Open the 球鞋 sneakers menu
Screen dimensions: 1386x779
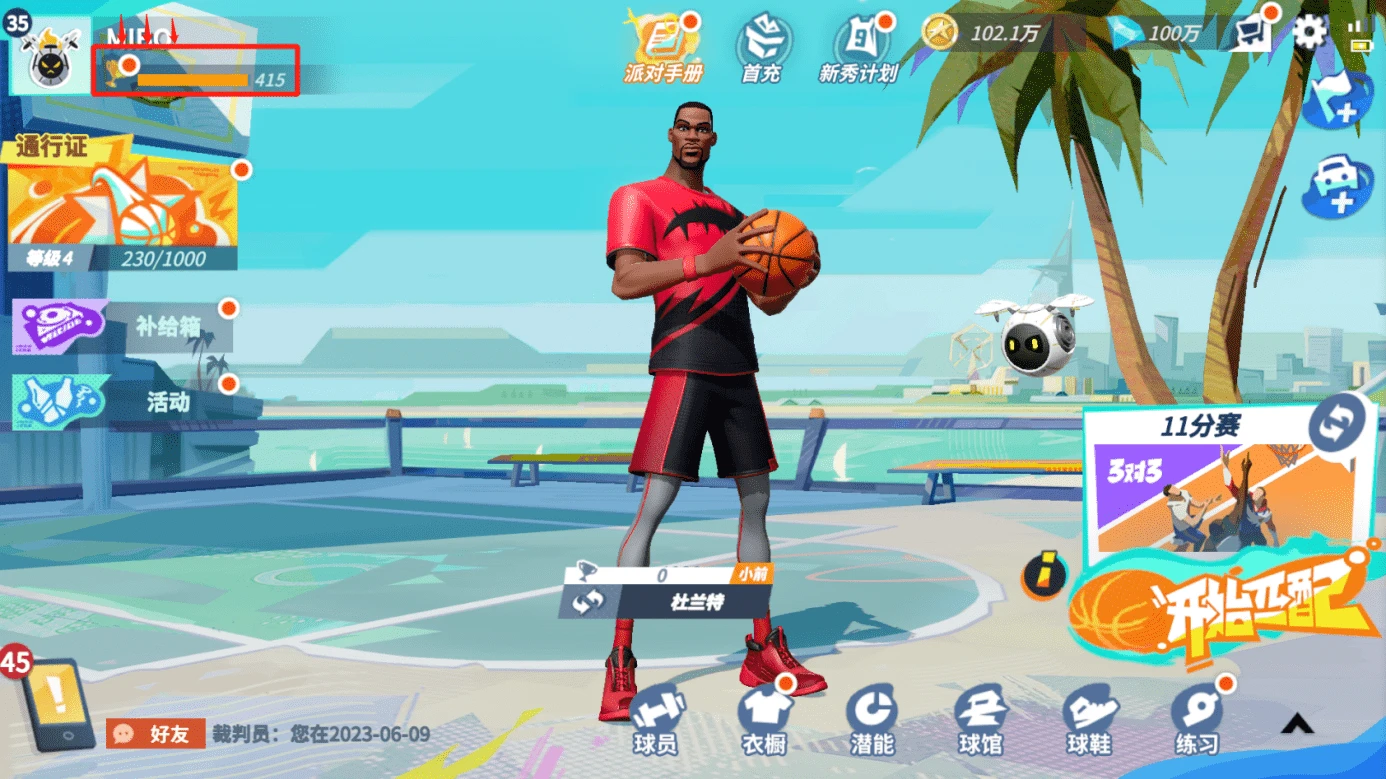click(1089, 720)
